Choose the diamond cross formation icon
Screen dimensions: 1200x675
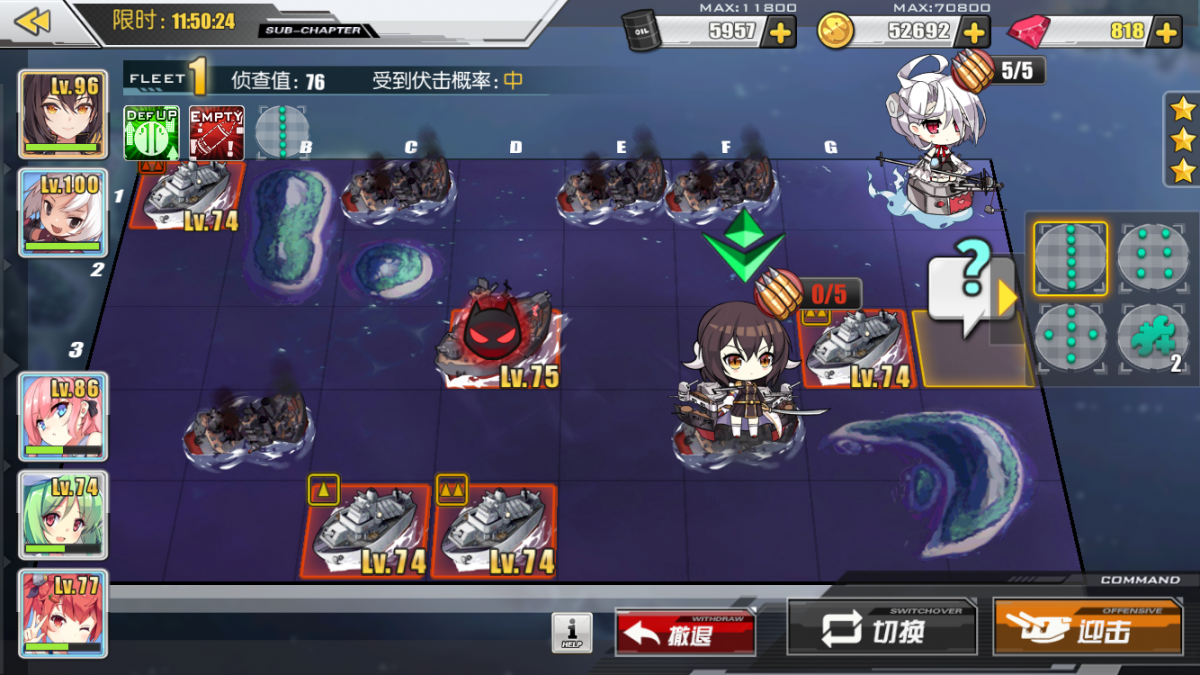click(x=1070, y=340)
